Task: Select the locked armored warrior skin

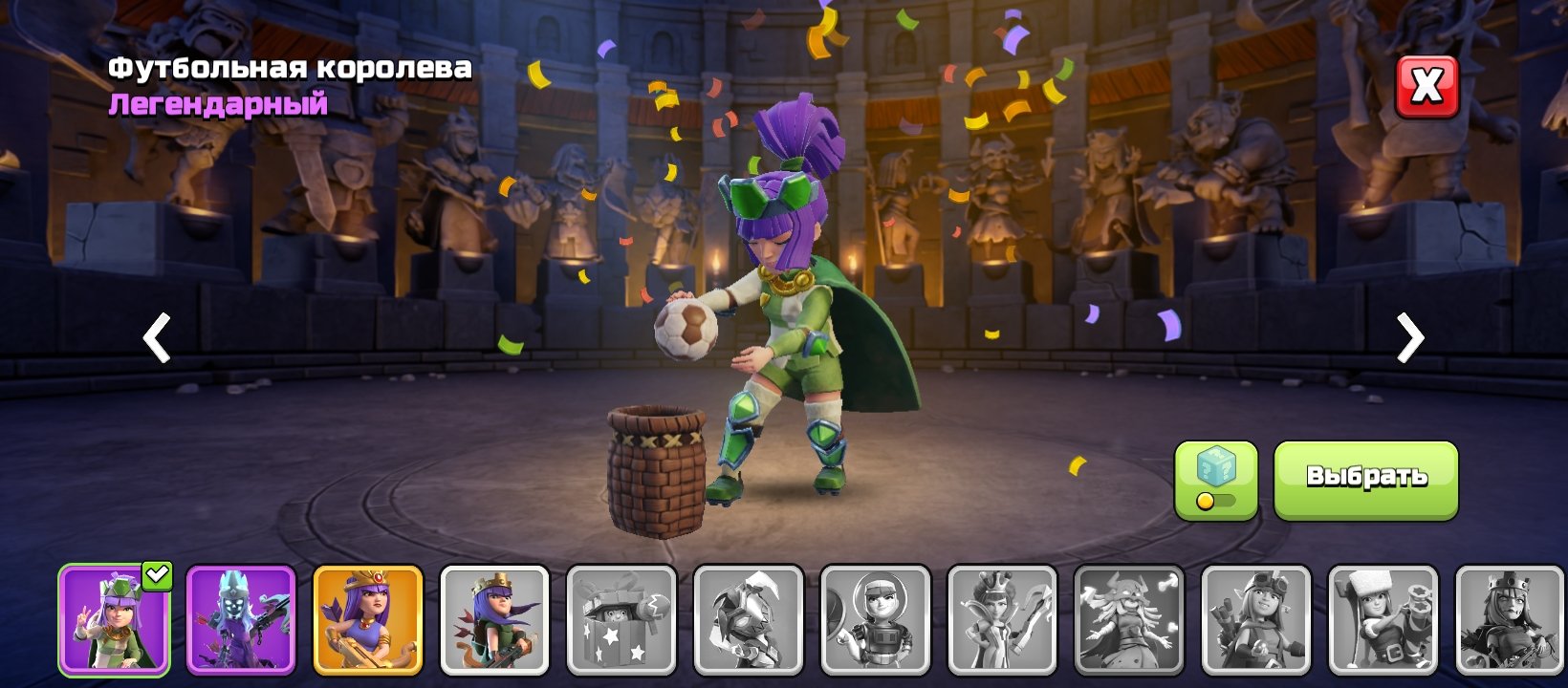Action: [x=749, y=619]
